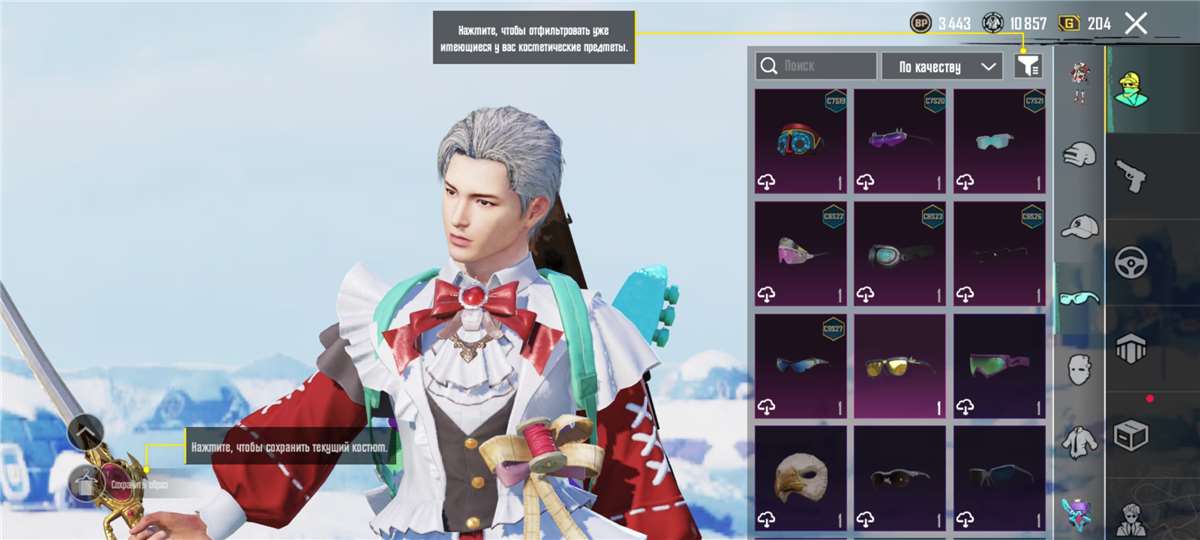Close the wardrobe with the X button

click(x=1135, y=23)
